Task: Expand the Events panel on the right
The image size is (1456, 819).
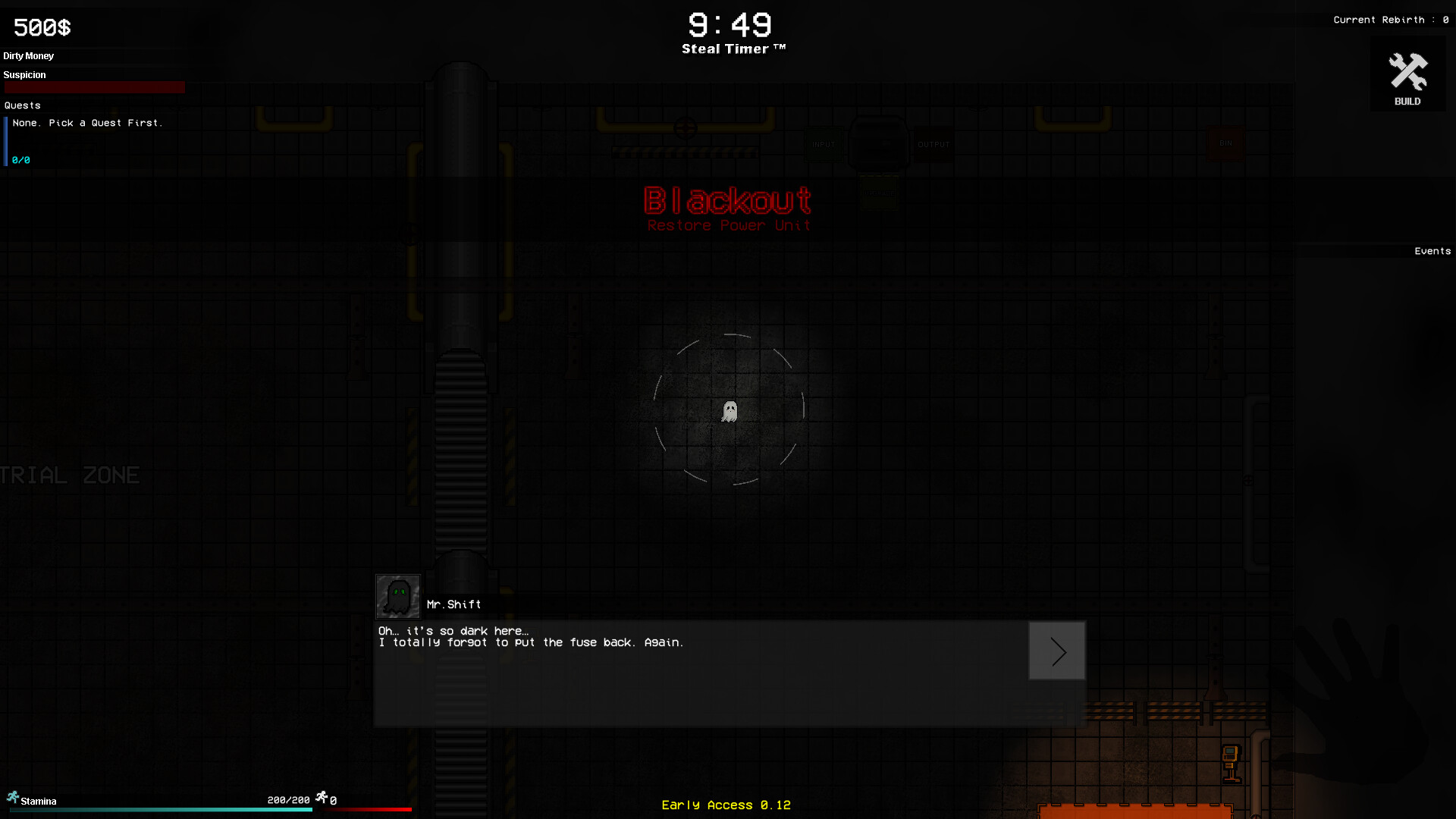Action: 1432,250
